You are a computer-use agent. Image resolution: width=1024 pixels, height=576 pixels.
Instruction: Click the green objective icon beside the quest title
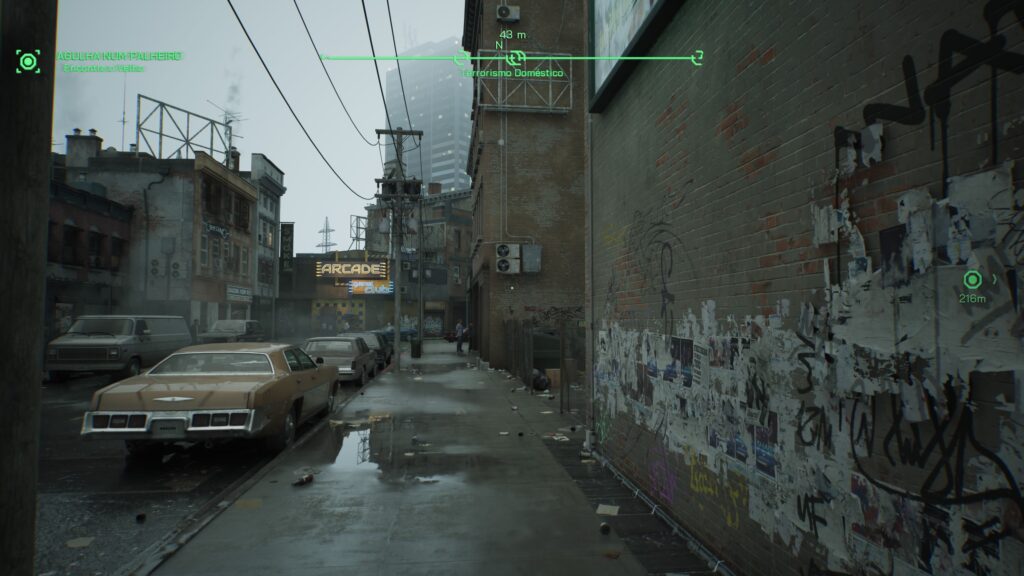[28, 62]
